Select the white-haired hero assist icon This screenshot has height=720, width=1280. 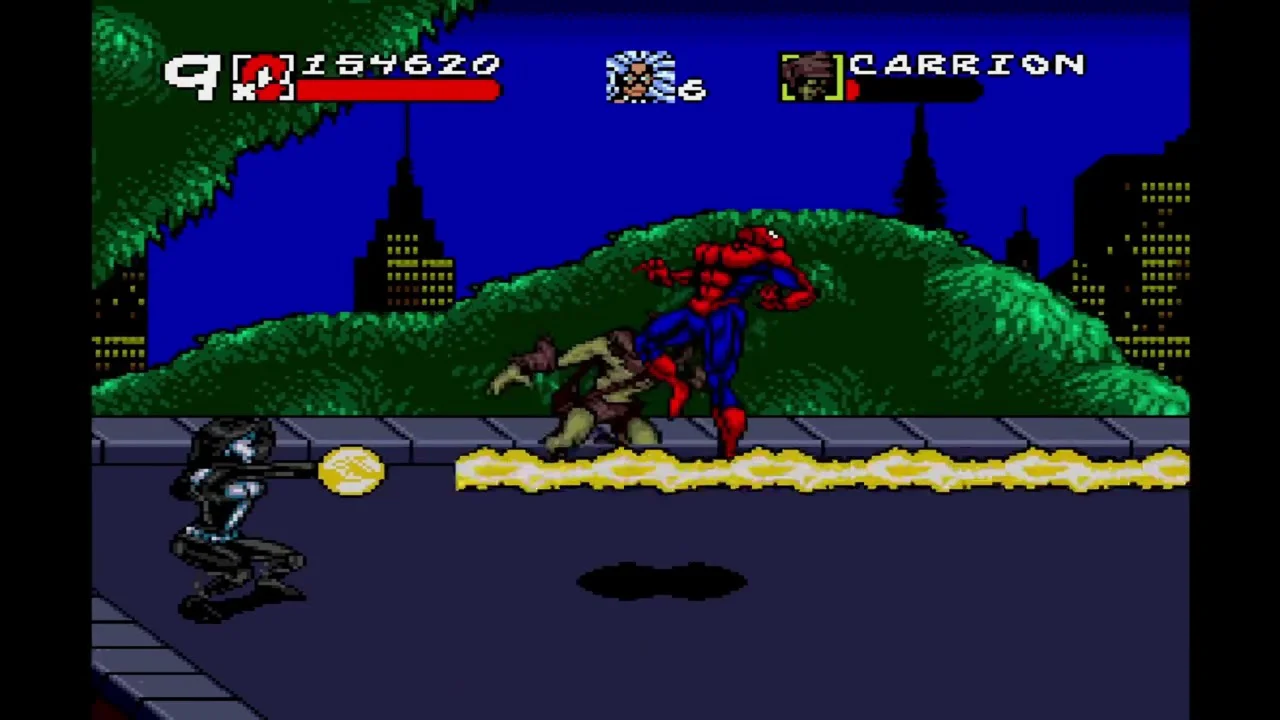click(x=639, y=77)
